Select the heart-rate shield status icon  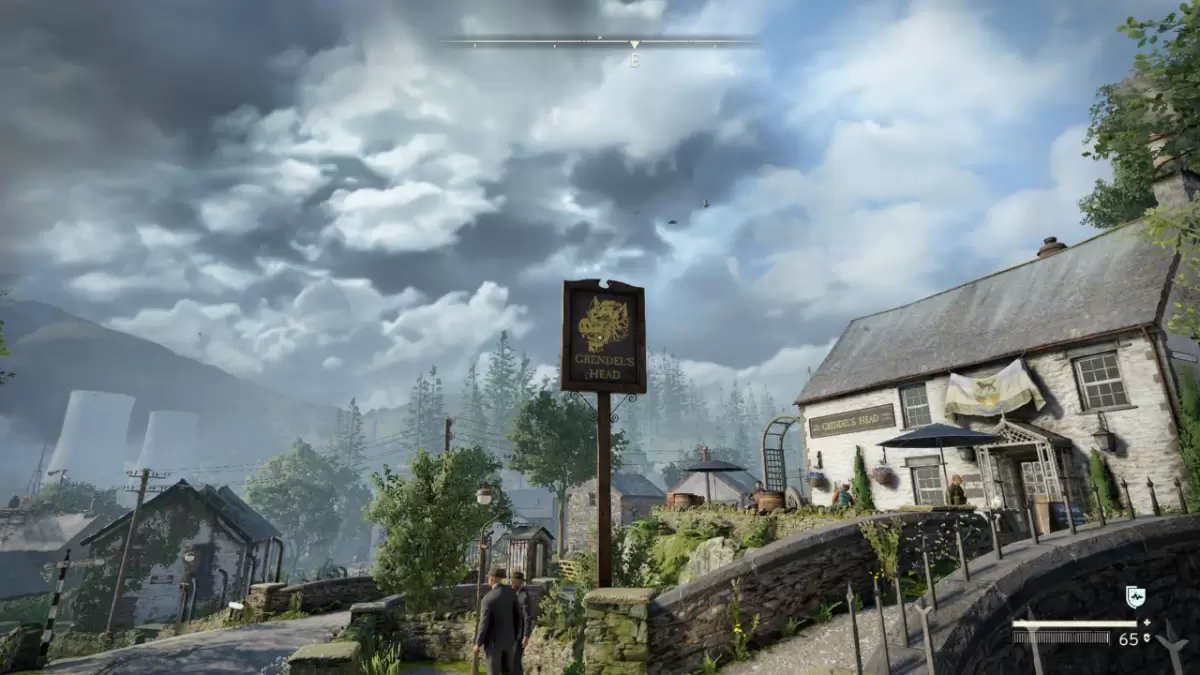1135,597
